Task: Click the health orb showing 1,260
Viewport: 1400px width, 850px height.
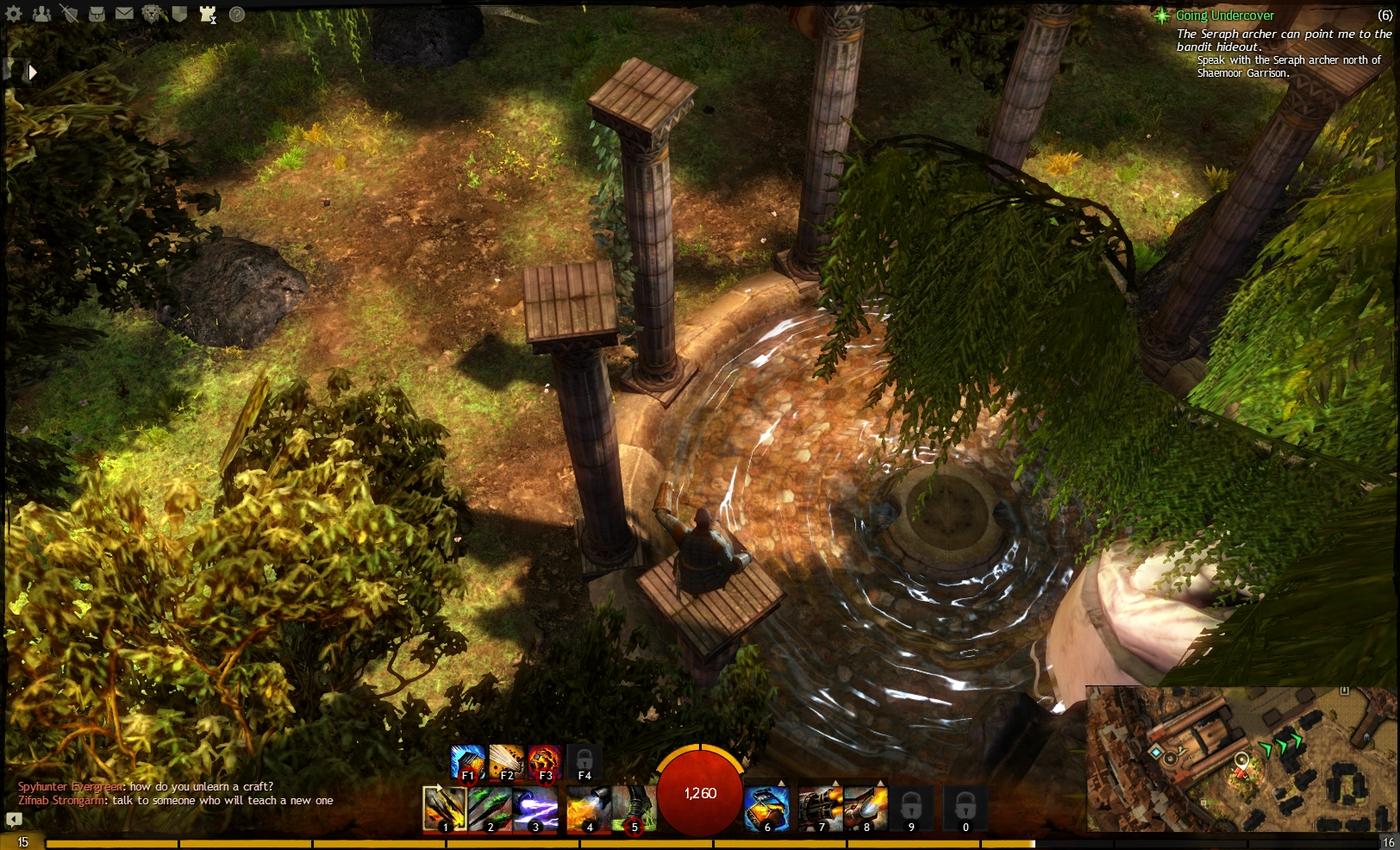Action: [x=700, y=794]
